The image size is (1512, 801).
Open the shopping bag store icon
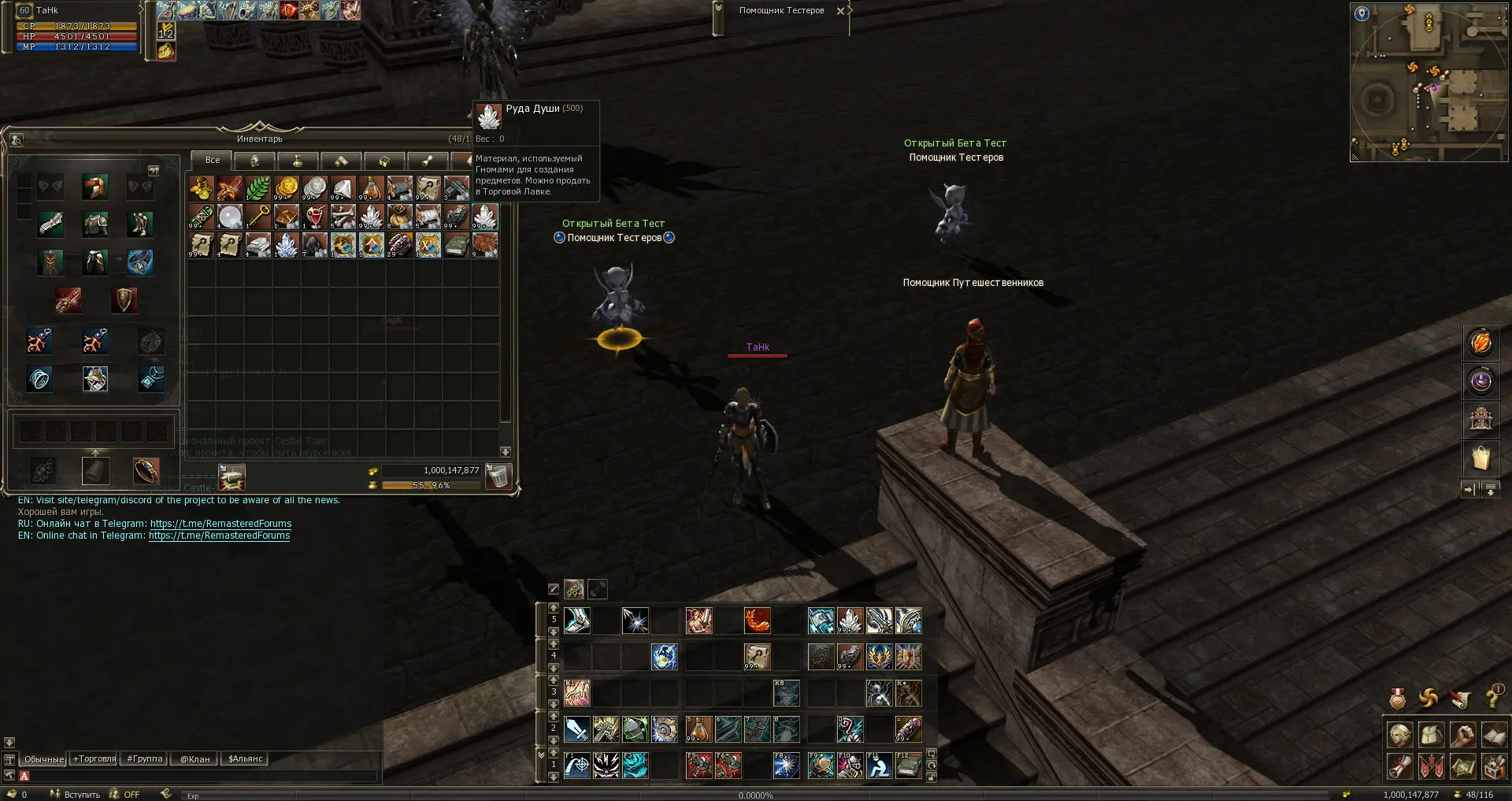coord(1480,458)
